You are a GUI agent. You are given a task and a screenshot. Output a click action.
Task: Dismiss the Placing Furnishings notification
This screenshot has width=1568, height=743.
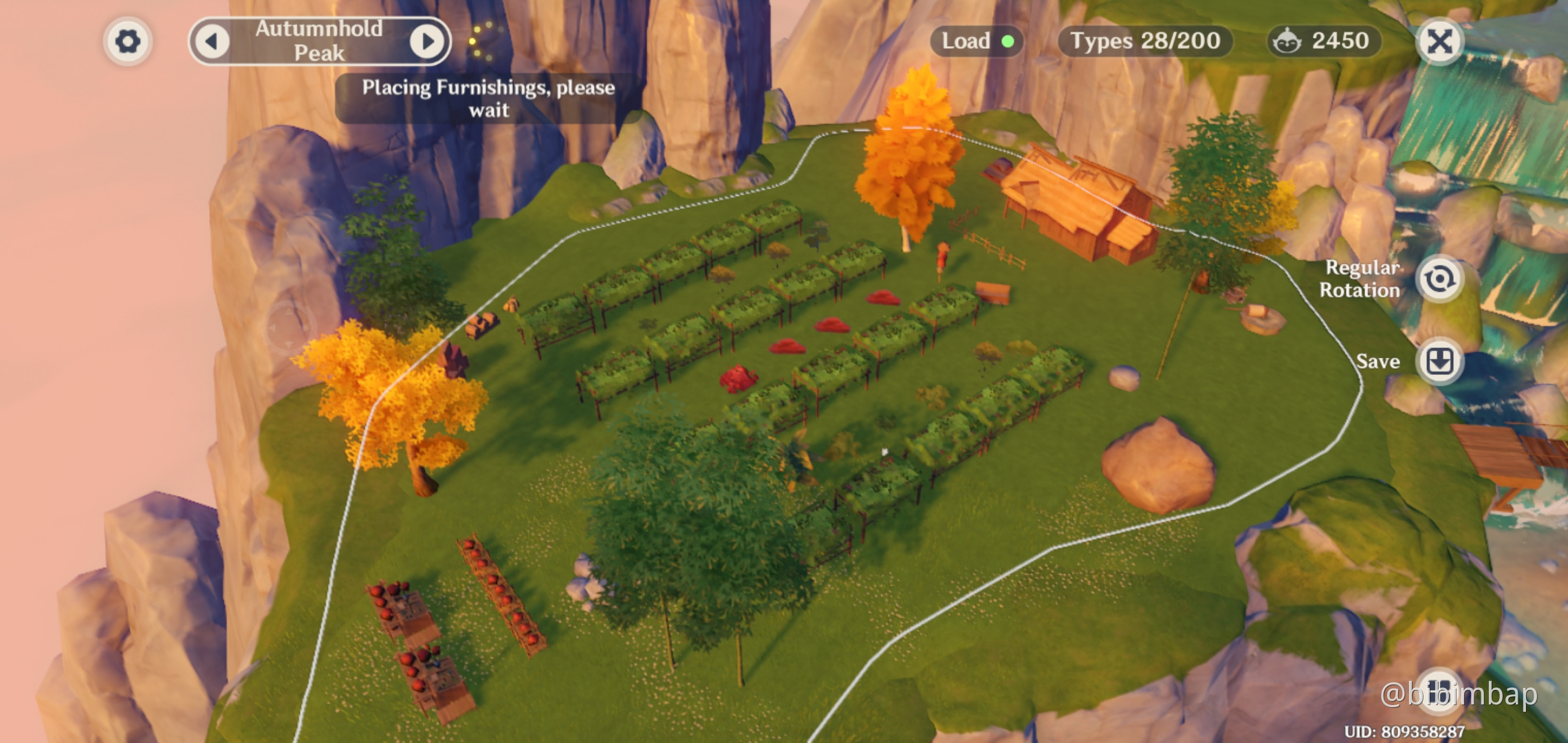490,98
